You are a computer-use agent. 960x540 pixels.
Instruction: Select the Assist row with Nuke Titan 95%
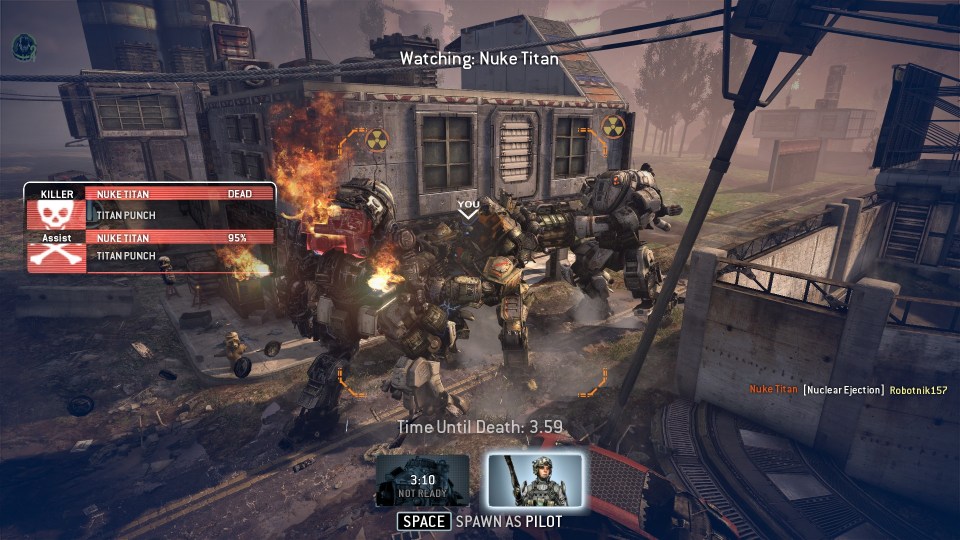[150, 247]
